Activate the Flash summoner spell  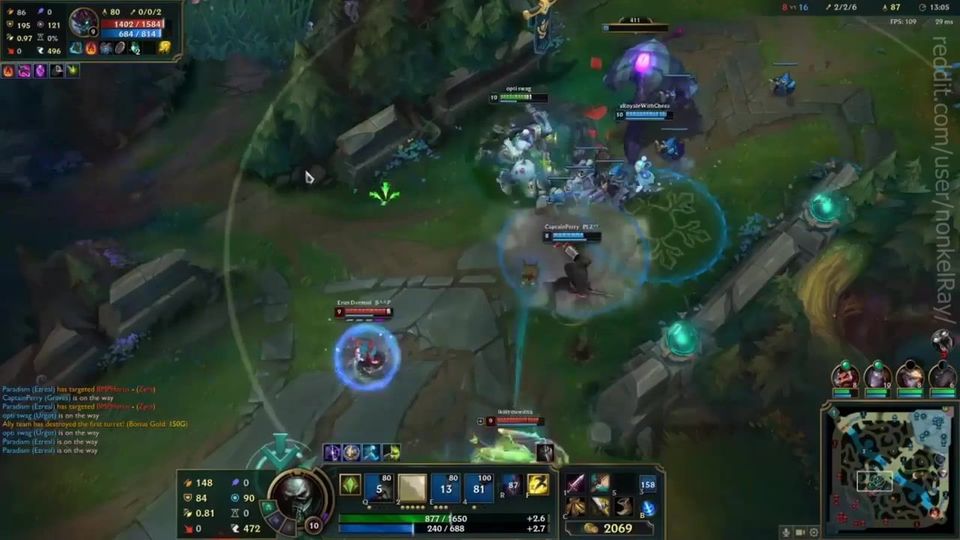click(538, 486)
